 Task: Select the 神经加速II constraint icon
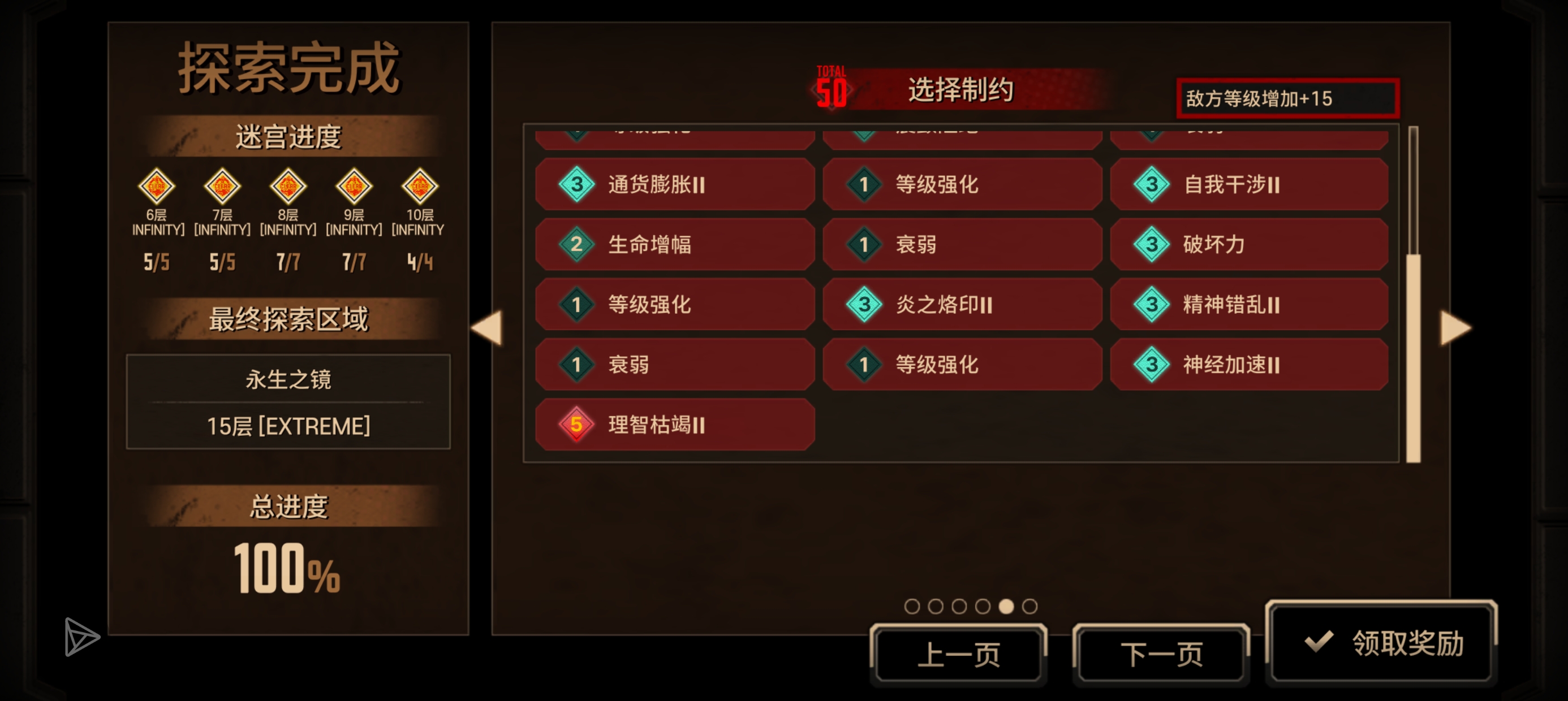(1152, 365)
